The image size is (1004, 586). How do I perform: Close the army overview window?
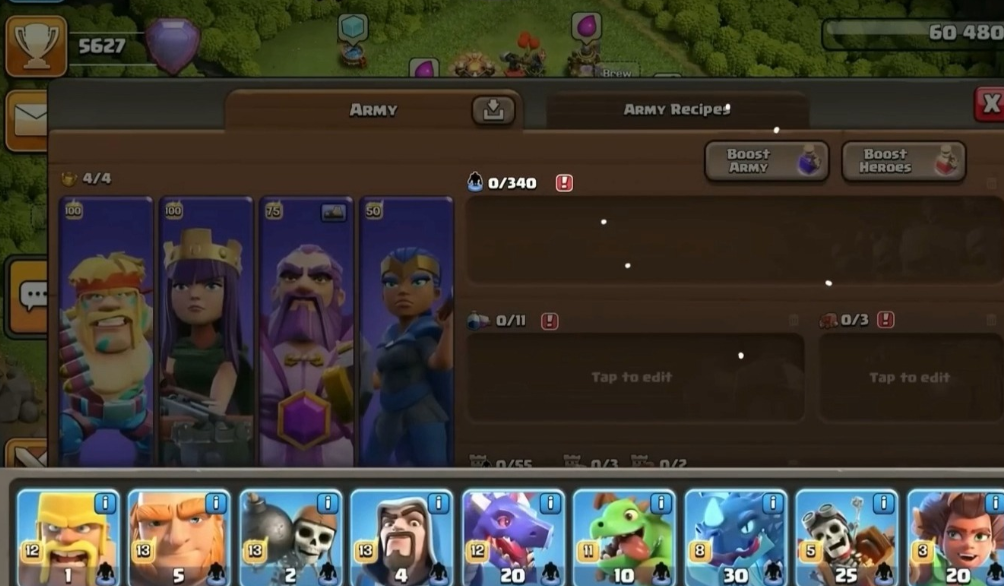[989, 103]
